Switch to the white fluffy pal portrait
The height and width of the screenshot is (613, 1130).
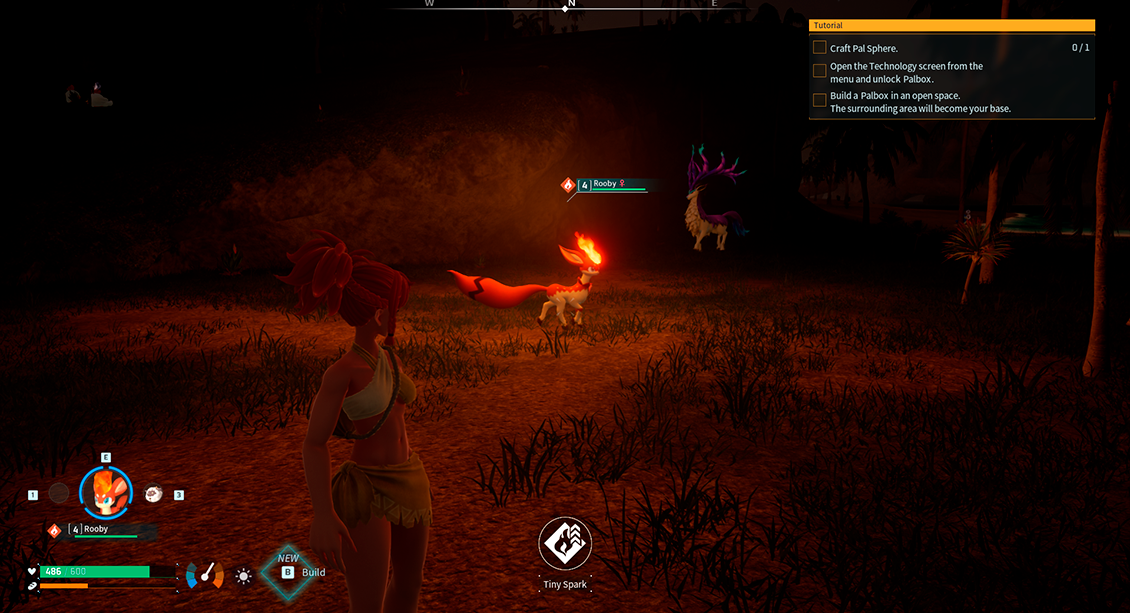(x=153, y=493)
